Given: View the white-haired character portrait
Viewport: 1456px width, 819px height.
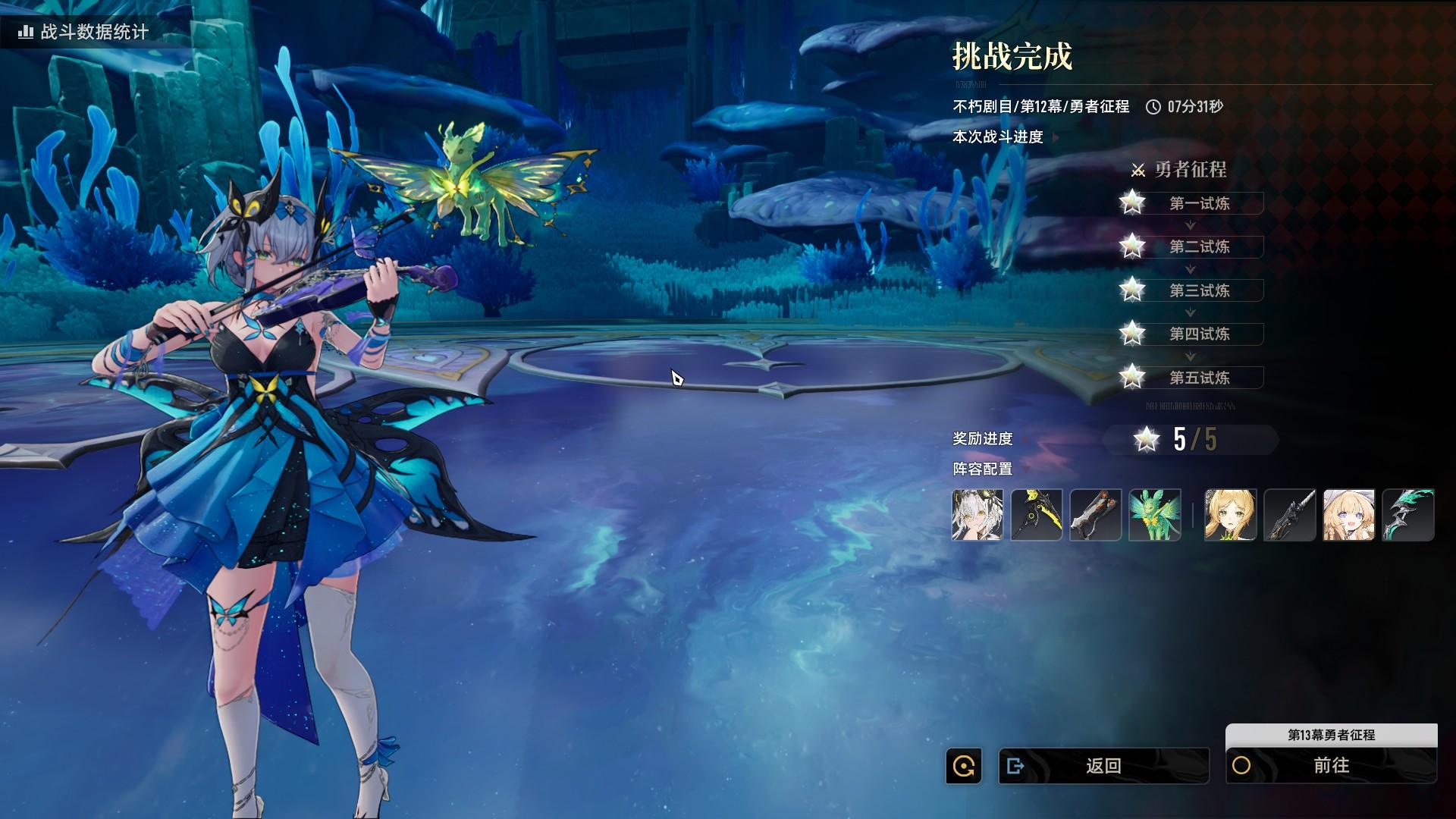Looking at the screenshot, I should click(977, 515).
